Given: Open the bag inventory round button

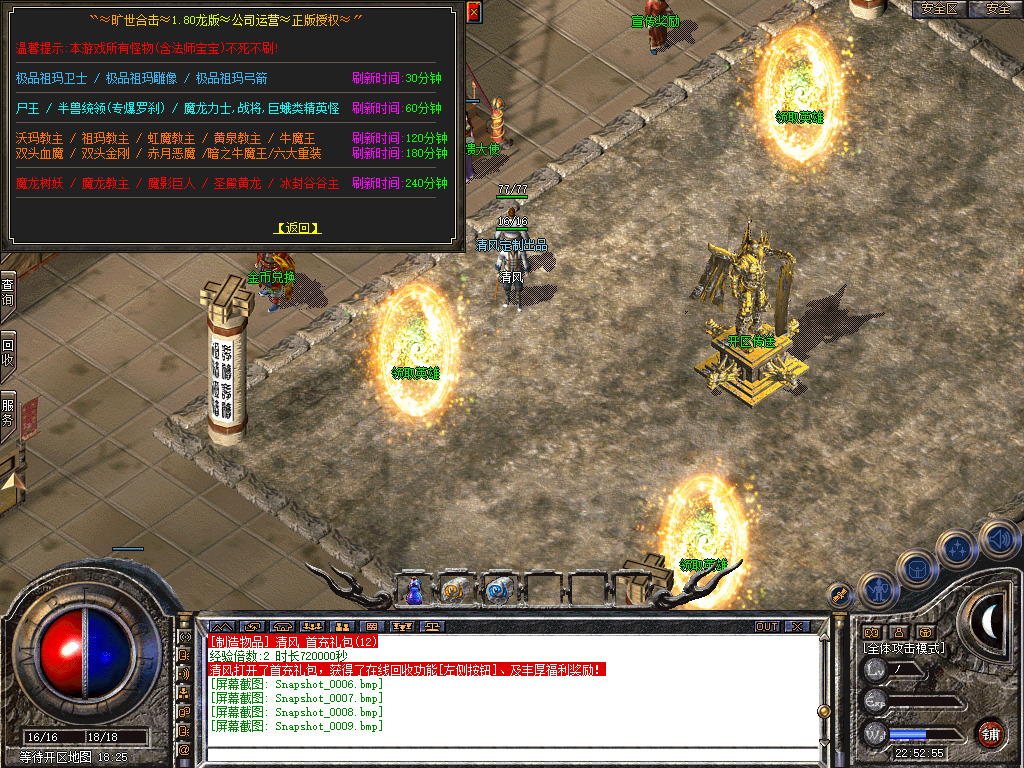Looking at the screenshot, I should [916, 569].
